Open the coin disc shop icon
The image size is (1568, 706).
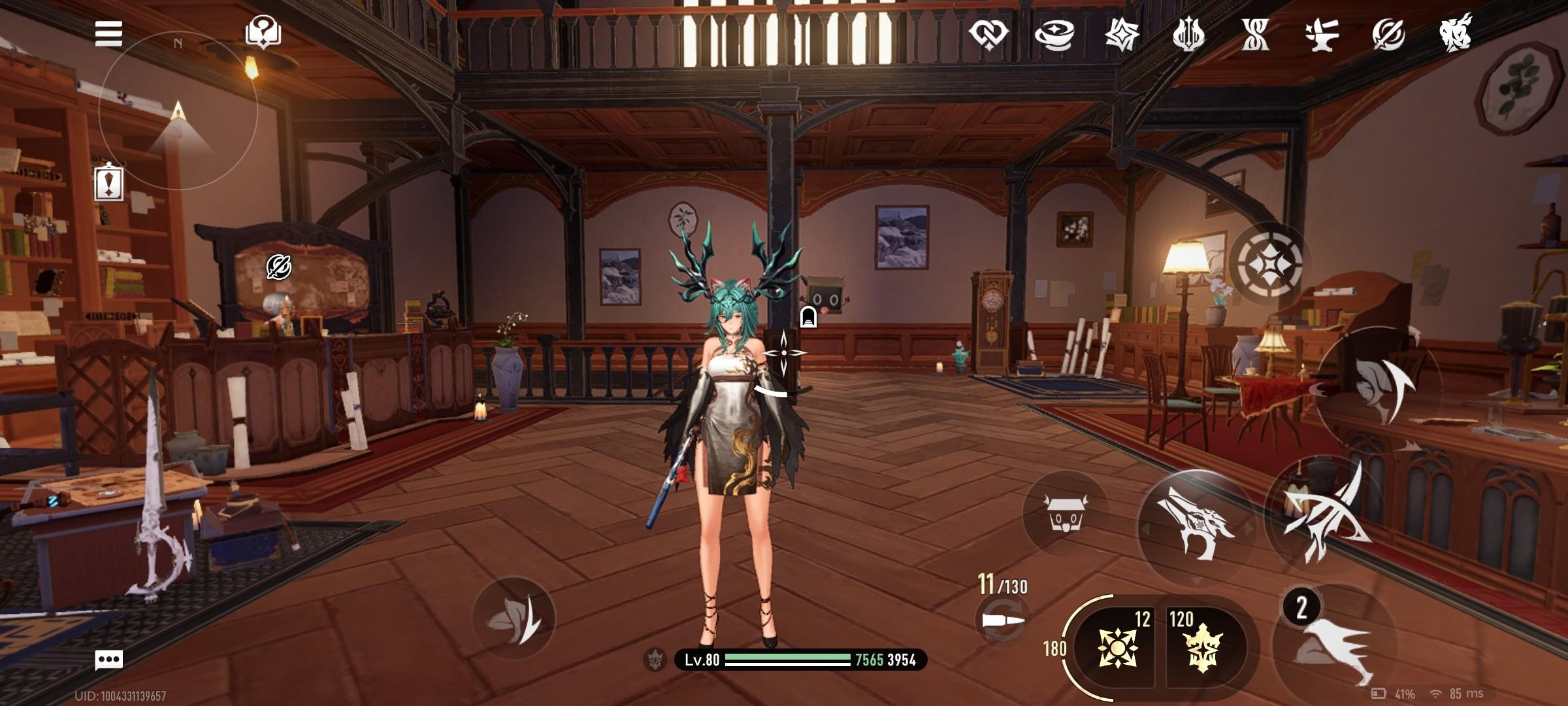point(1055,33)
